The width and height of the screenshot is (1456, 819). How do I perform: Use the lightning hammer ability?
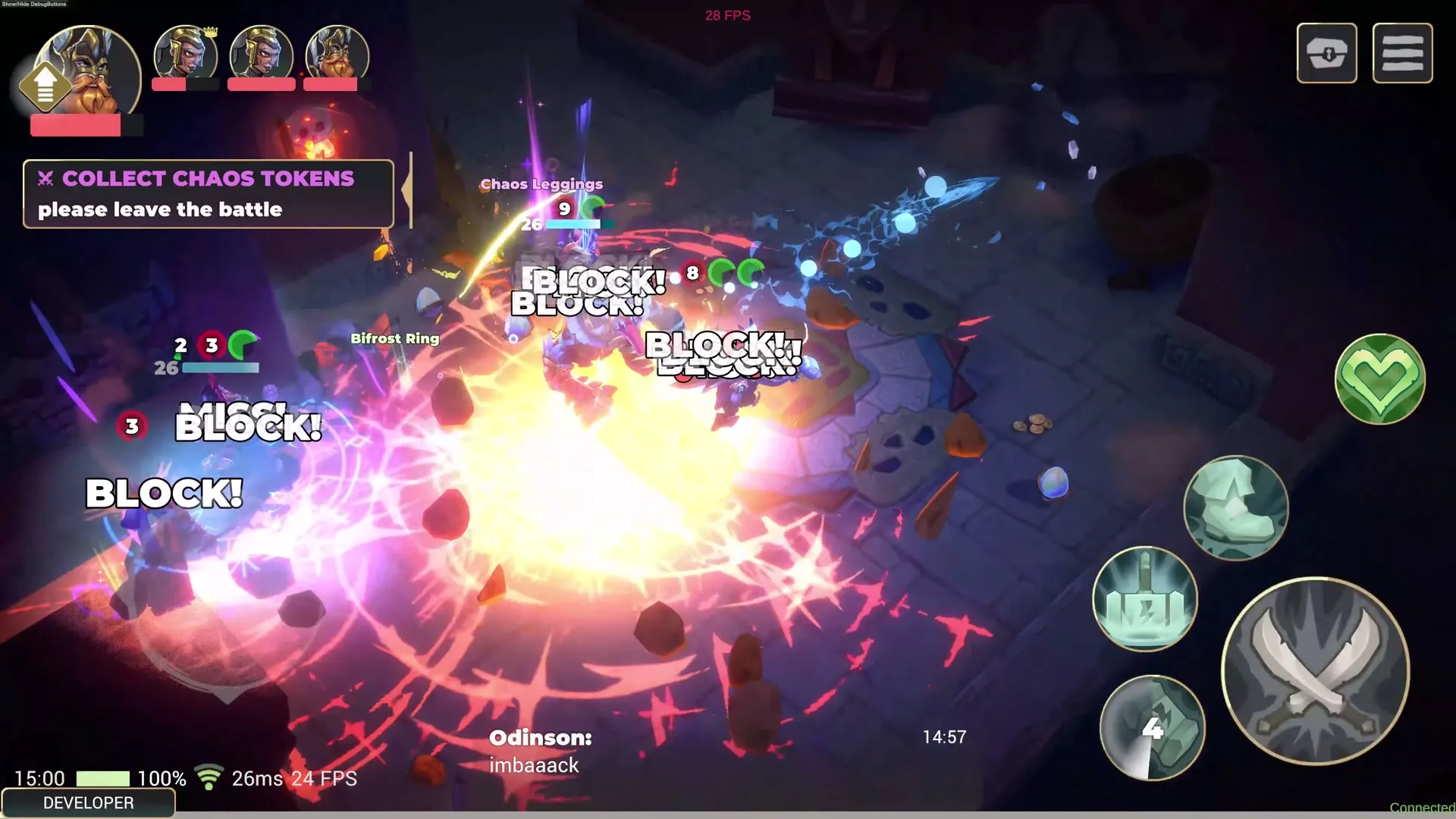tap(1145, 599)
